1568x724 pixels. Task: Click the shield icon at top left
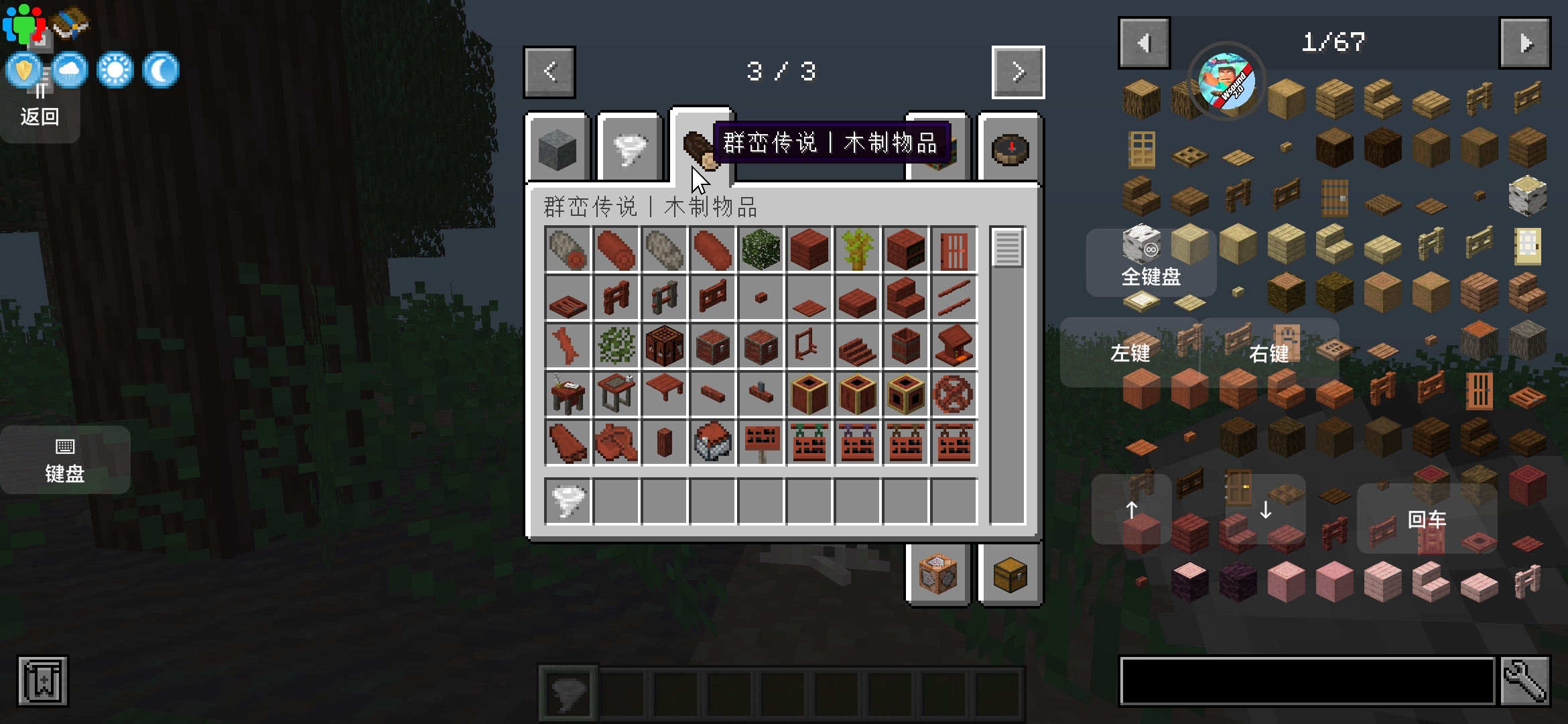23,70
